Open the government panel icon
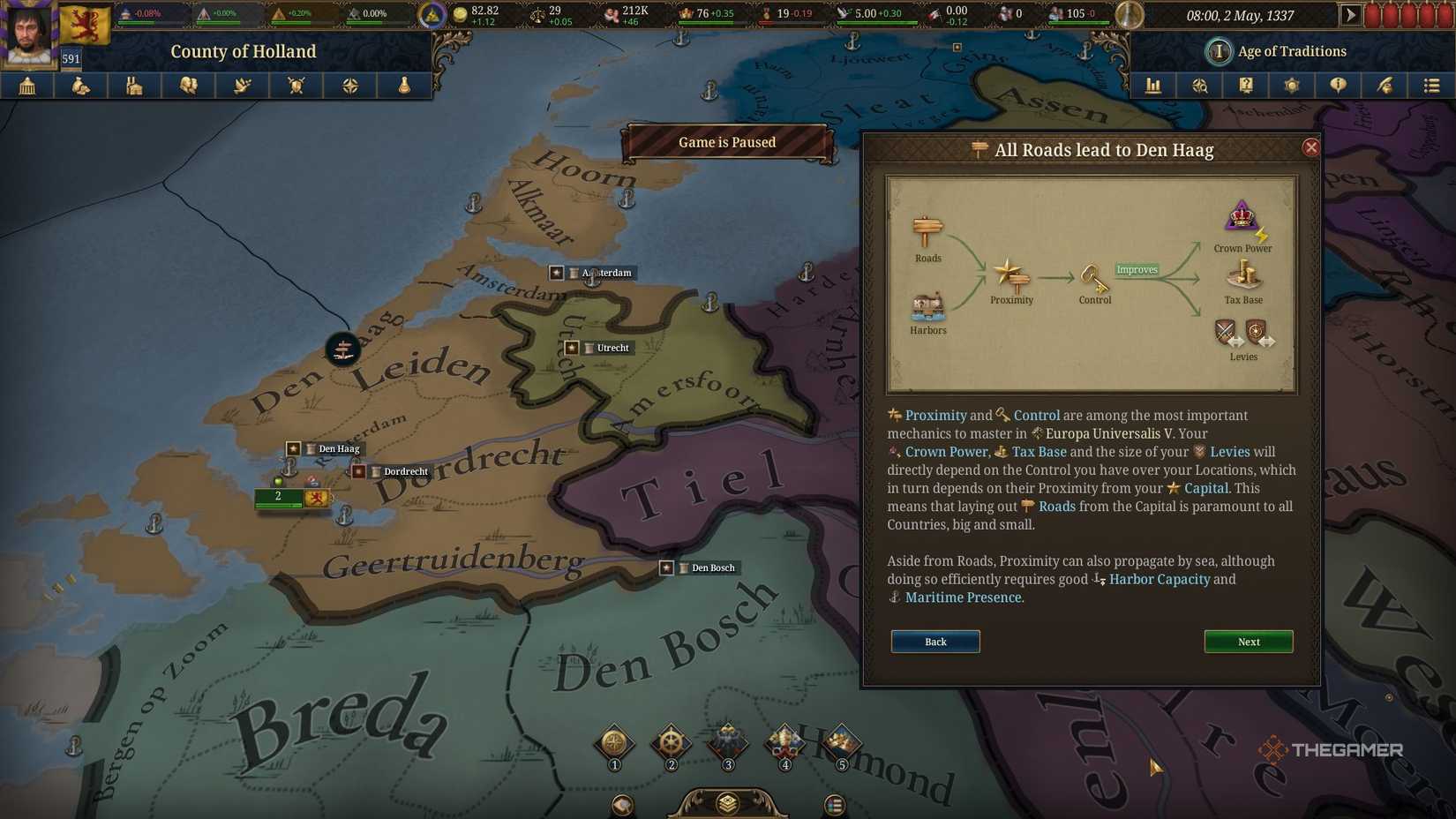Viewport: 1456px width, 819px height. 27,86
